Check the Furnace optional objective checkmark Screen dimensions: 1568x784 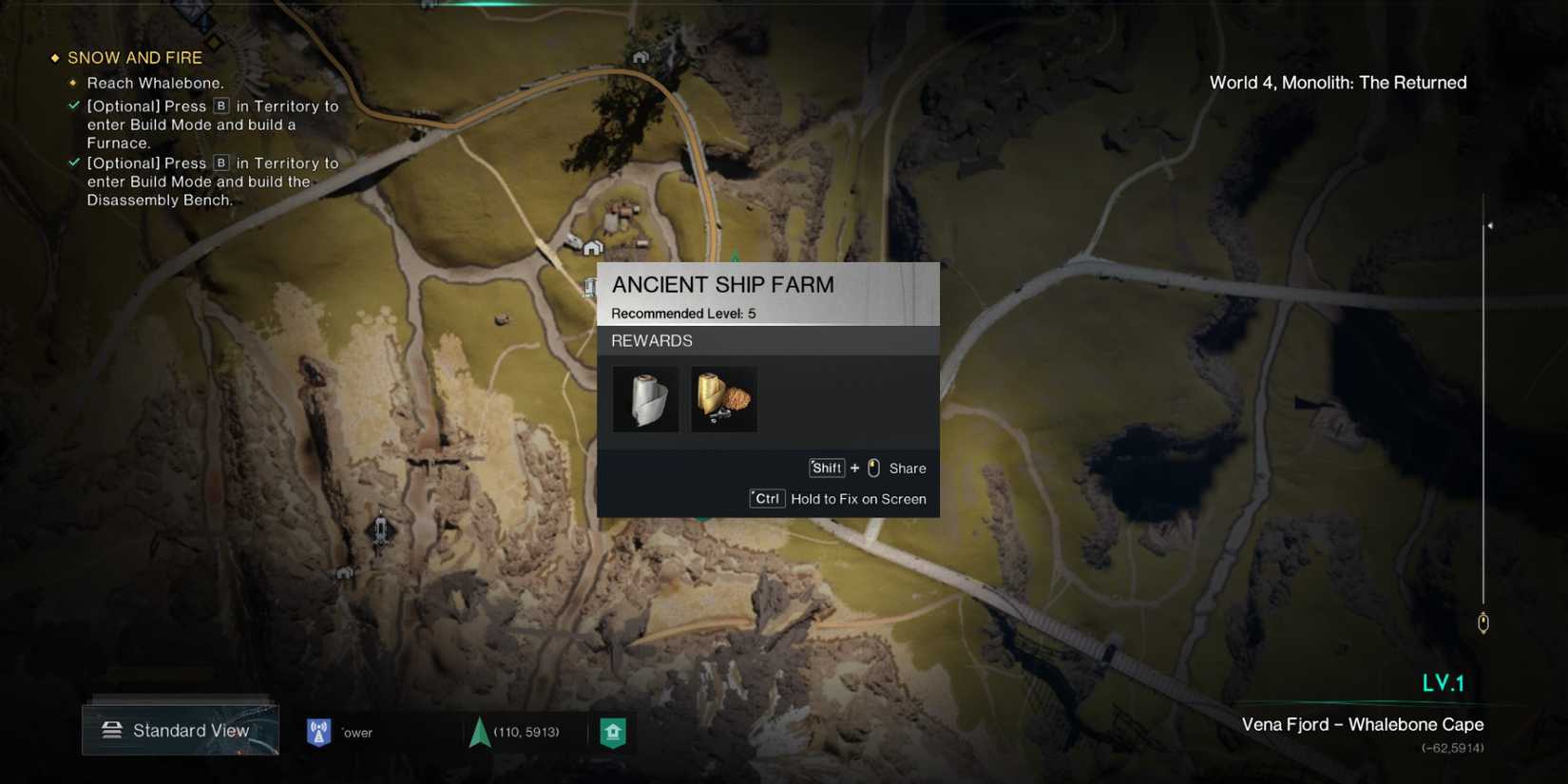(74, 105)
